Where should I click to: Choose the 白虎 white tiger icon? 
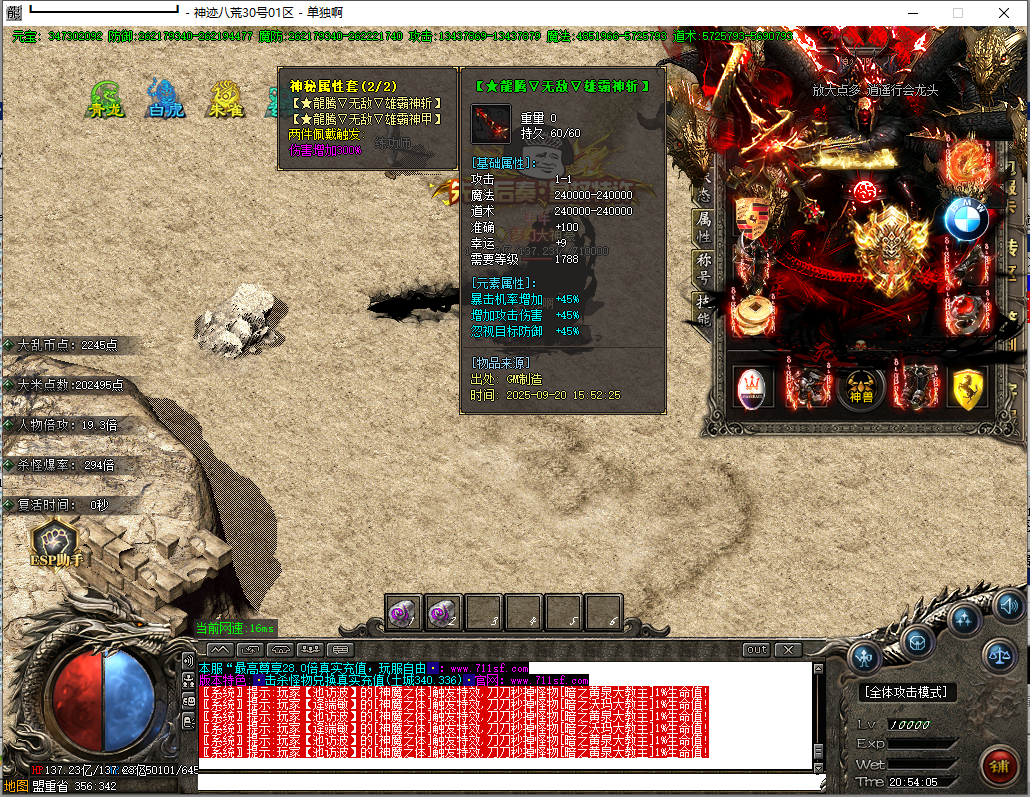[x=165, y=97]
